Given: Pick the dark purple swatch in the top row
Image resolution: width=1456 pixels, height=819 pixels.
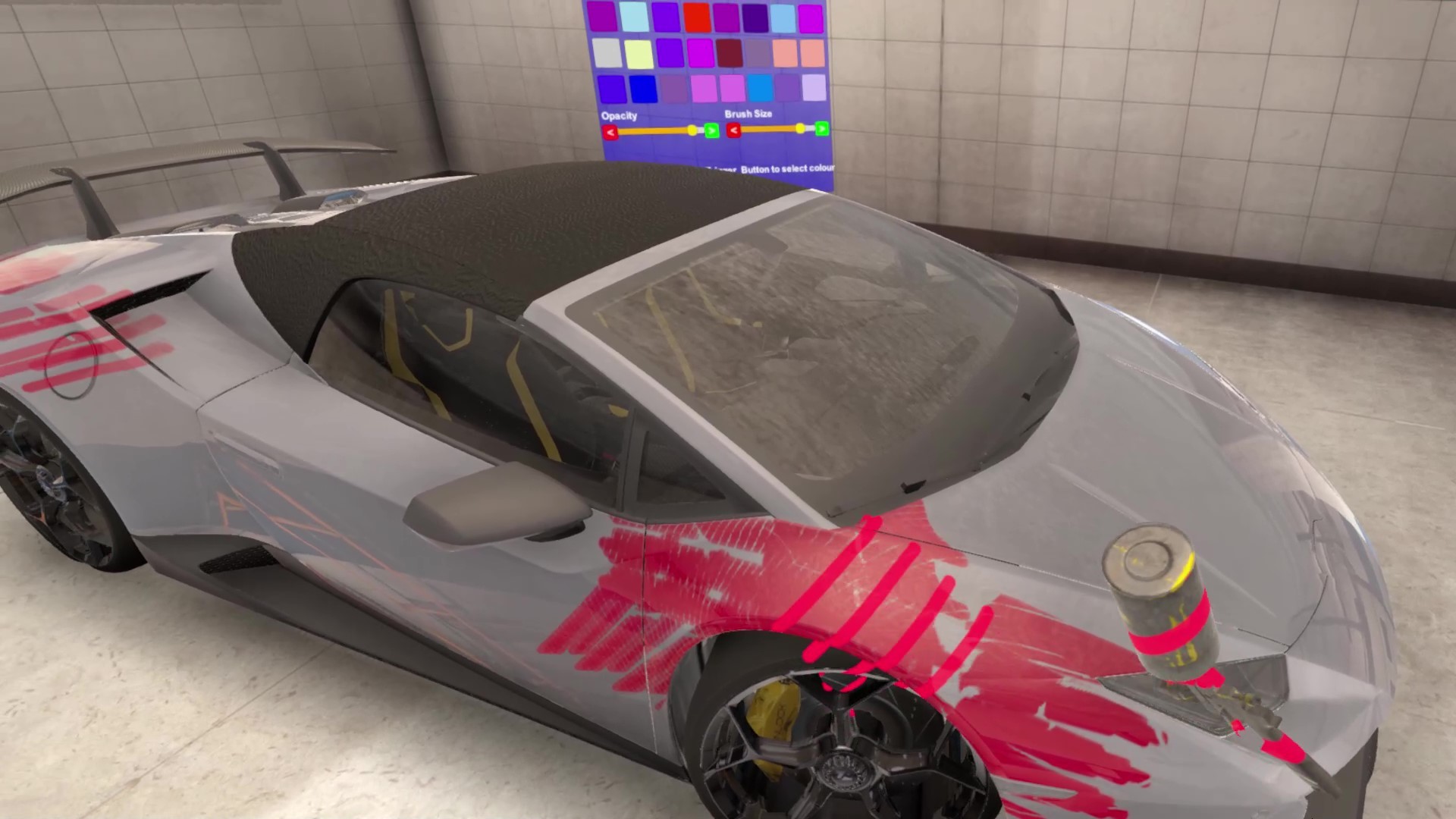Looking at the screenshot, I should [x=753, y=17].
